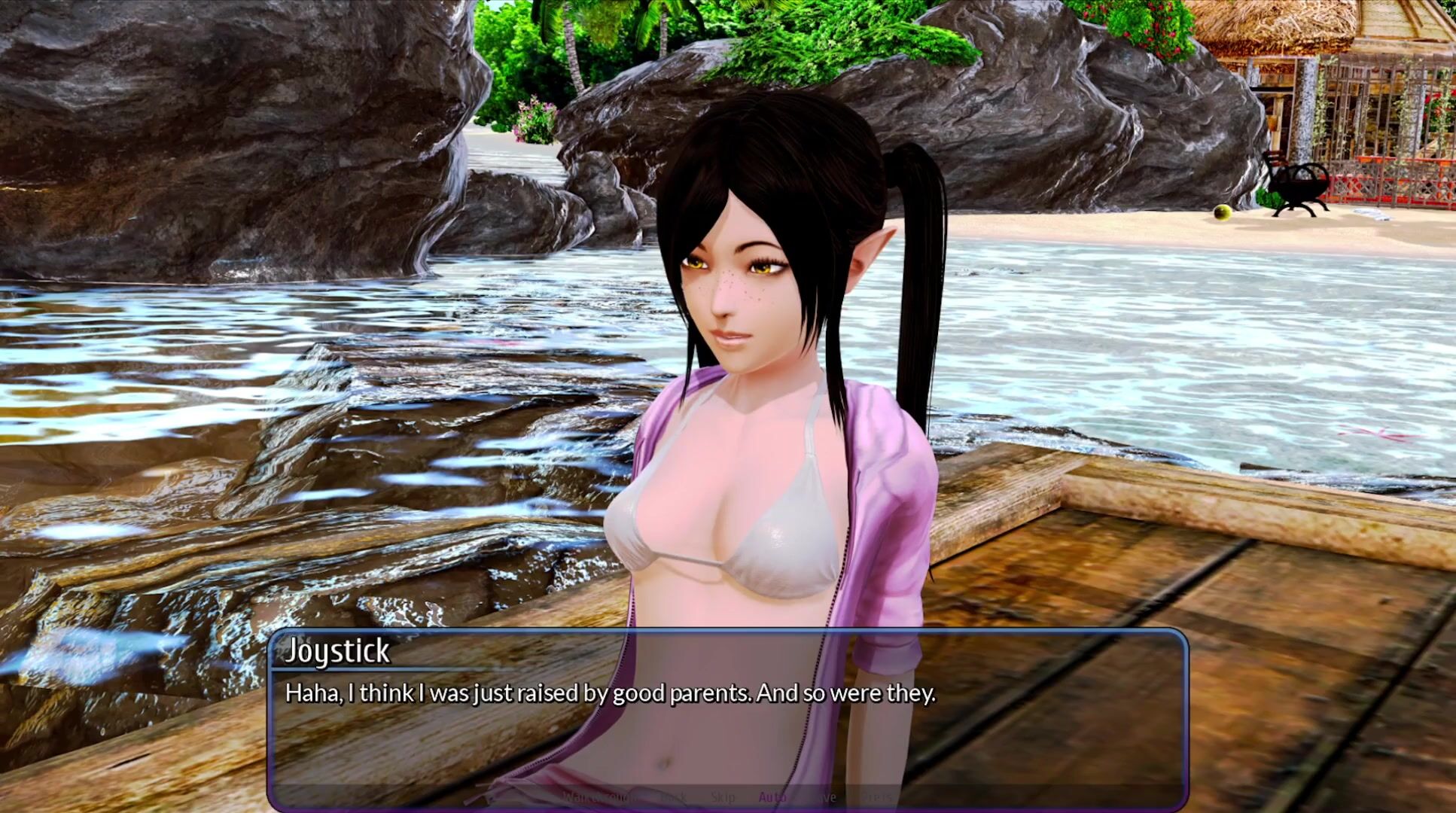Screen dimensions: 1456x813
Task: Open Prefs from the quick menu
Action: tap(876, 796)
